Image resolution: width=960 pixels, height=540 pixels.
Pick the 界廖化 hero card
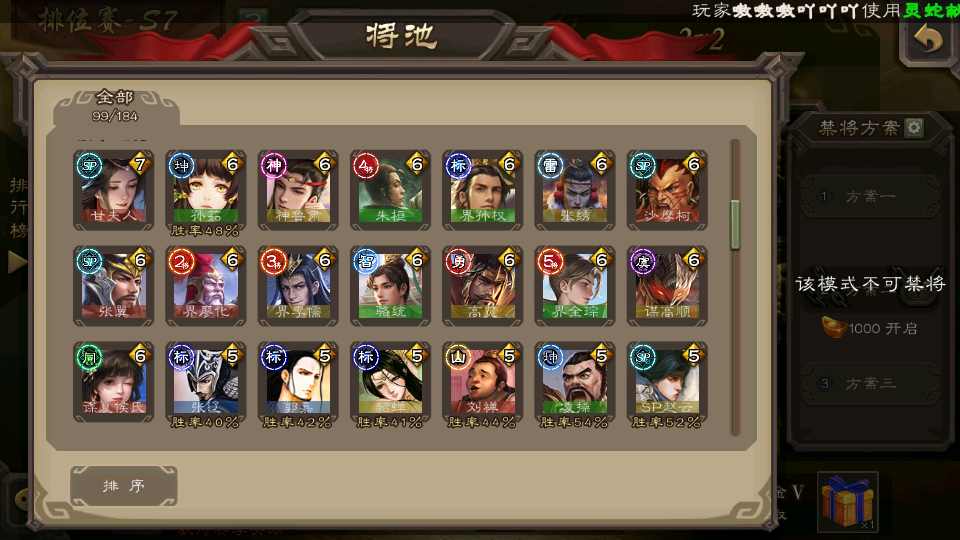pos(206,286)
